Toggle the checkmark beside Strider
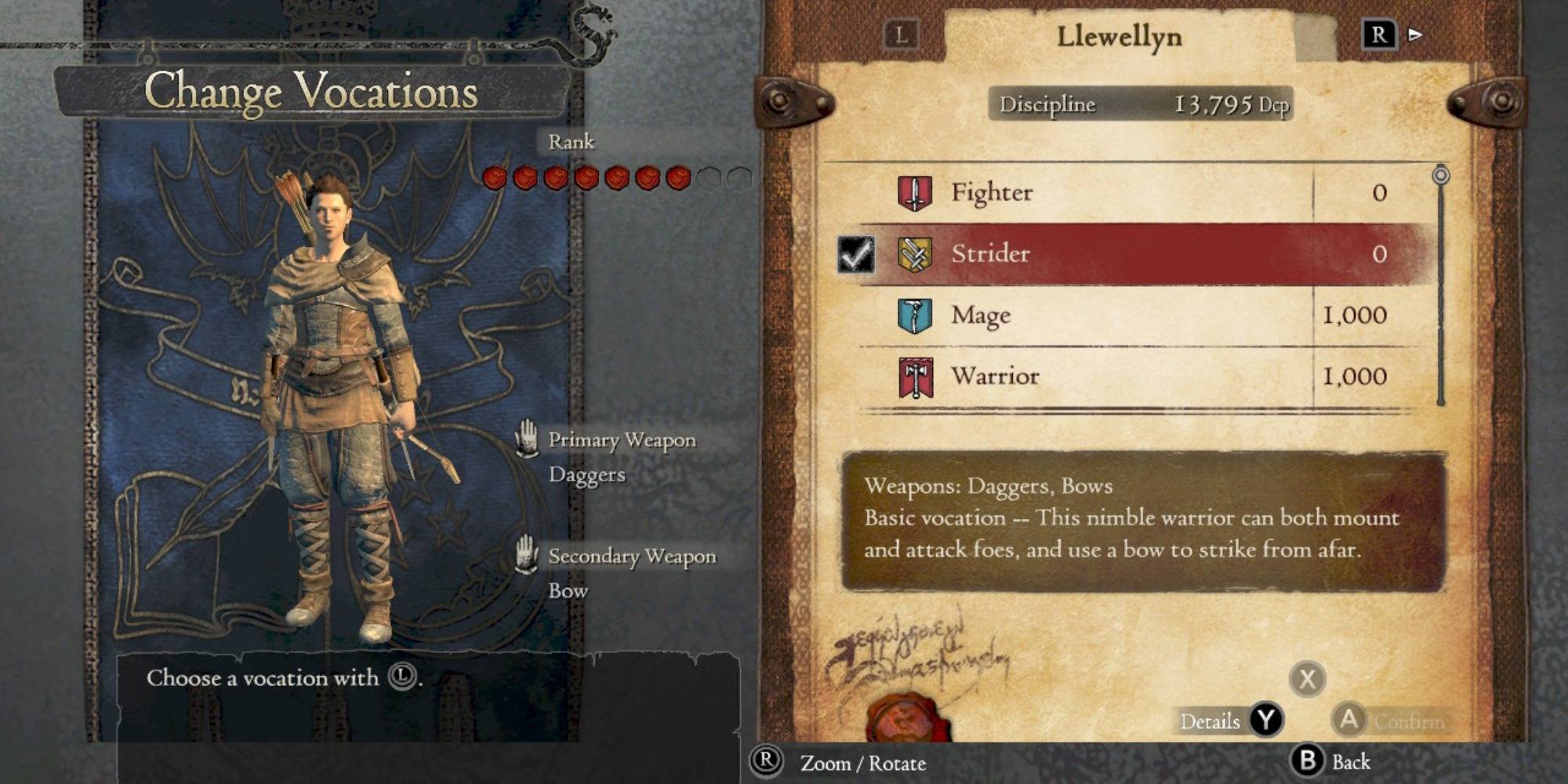Screen dimensions: 1568x784 click(x=855, y=254)
